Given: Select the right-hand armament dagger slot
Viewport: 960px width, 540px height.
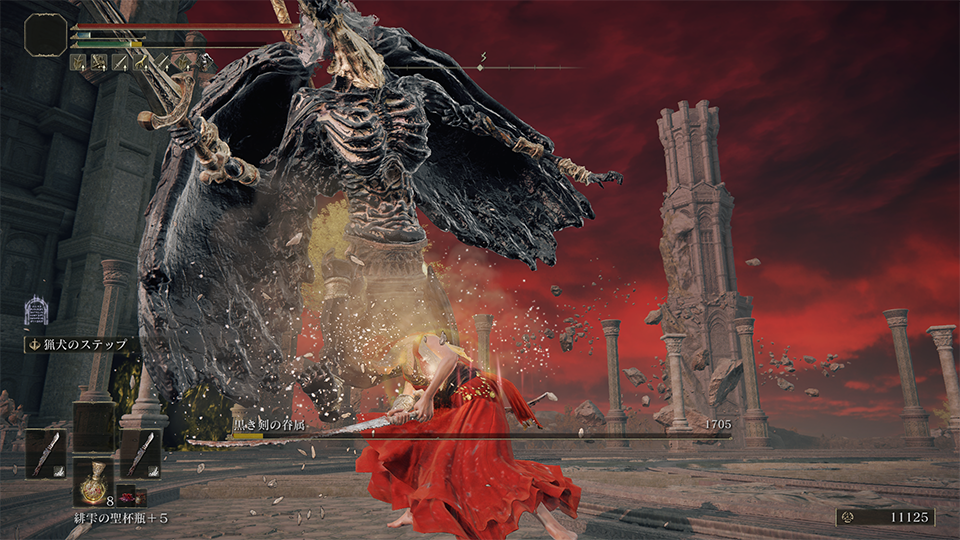Looking at the screenshot, I should (x=140, y=453).
